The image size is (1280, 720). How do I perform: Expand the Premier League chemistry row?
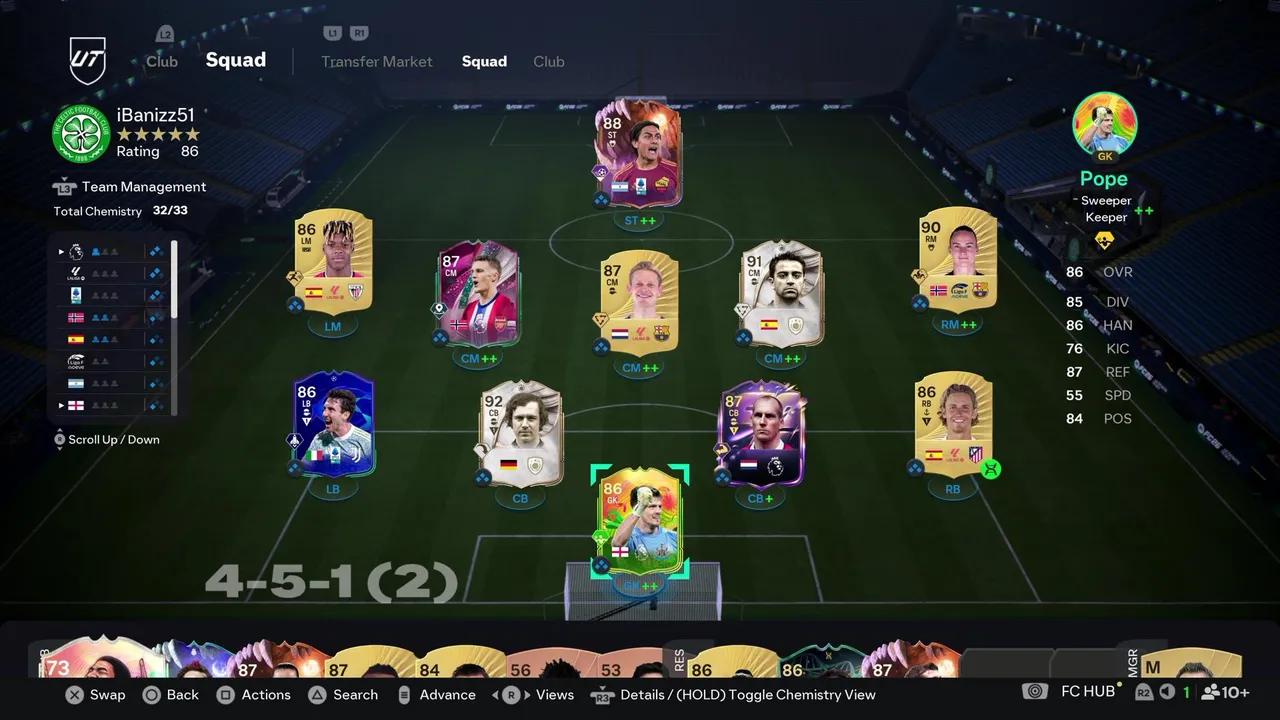[x=61, y=251]
